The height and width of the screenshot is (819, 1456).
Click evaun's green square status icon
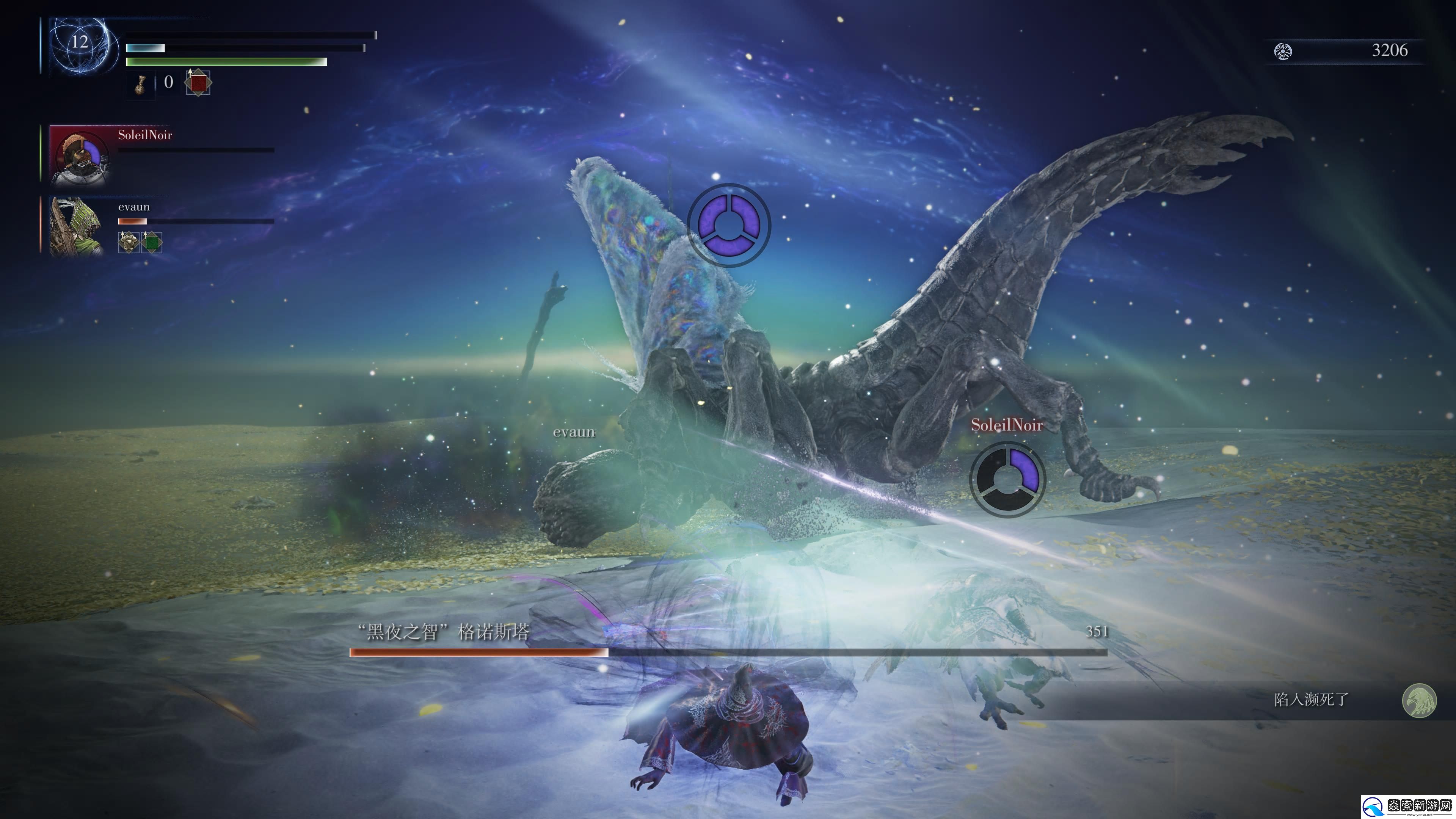[x=152, y=243]
